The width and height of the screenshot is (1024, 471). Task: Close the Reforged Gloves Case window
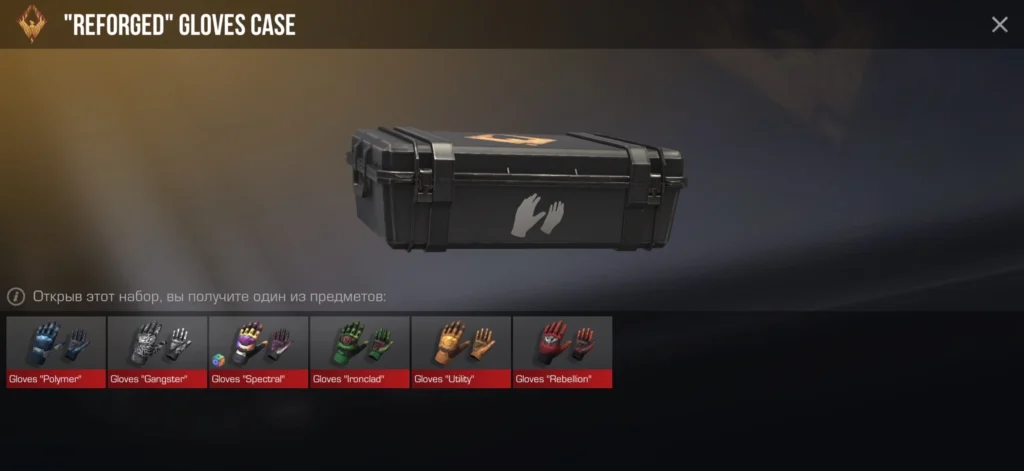point(999,25)
